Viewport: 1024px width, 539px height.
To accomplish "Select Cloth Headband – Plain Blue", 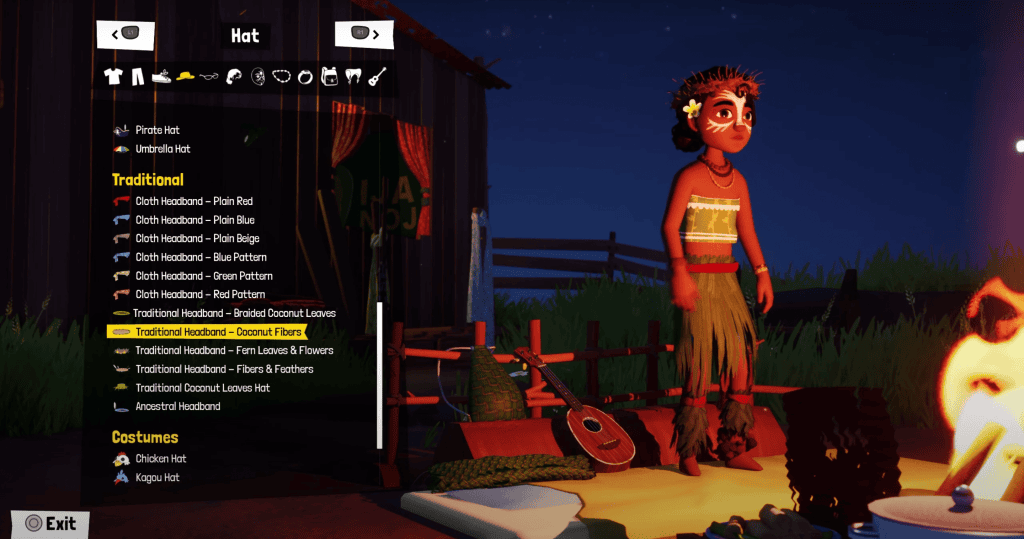I will (x=194, y=220).
